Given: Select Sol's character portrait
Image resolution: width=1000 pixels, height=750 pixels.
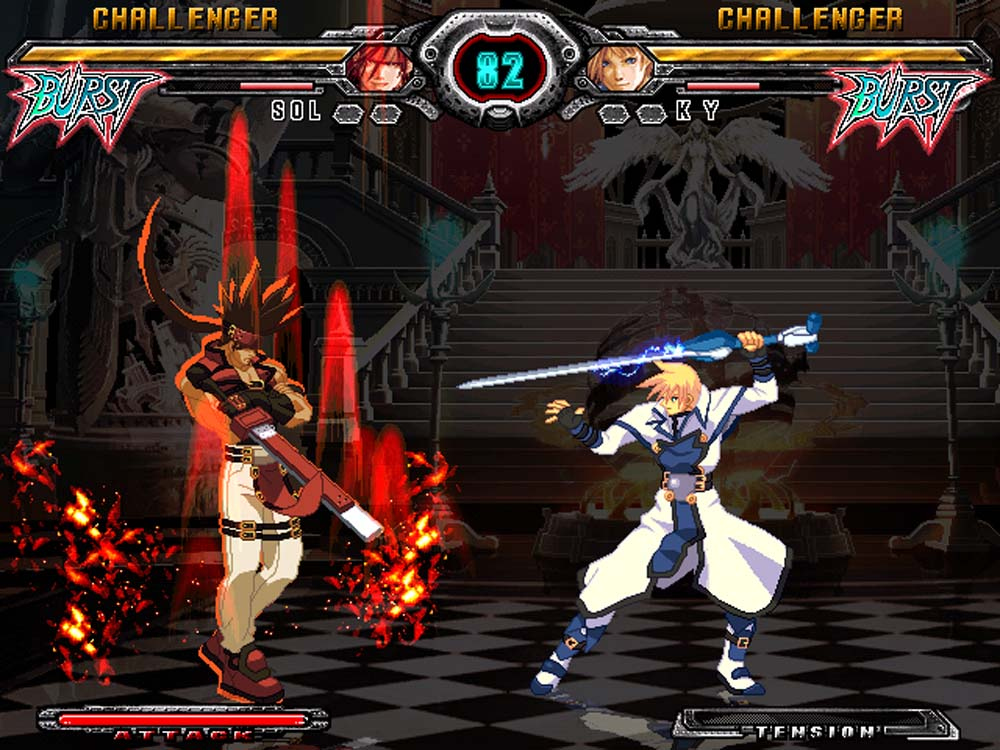Looking at the screenshot, I should coord(378,66).
